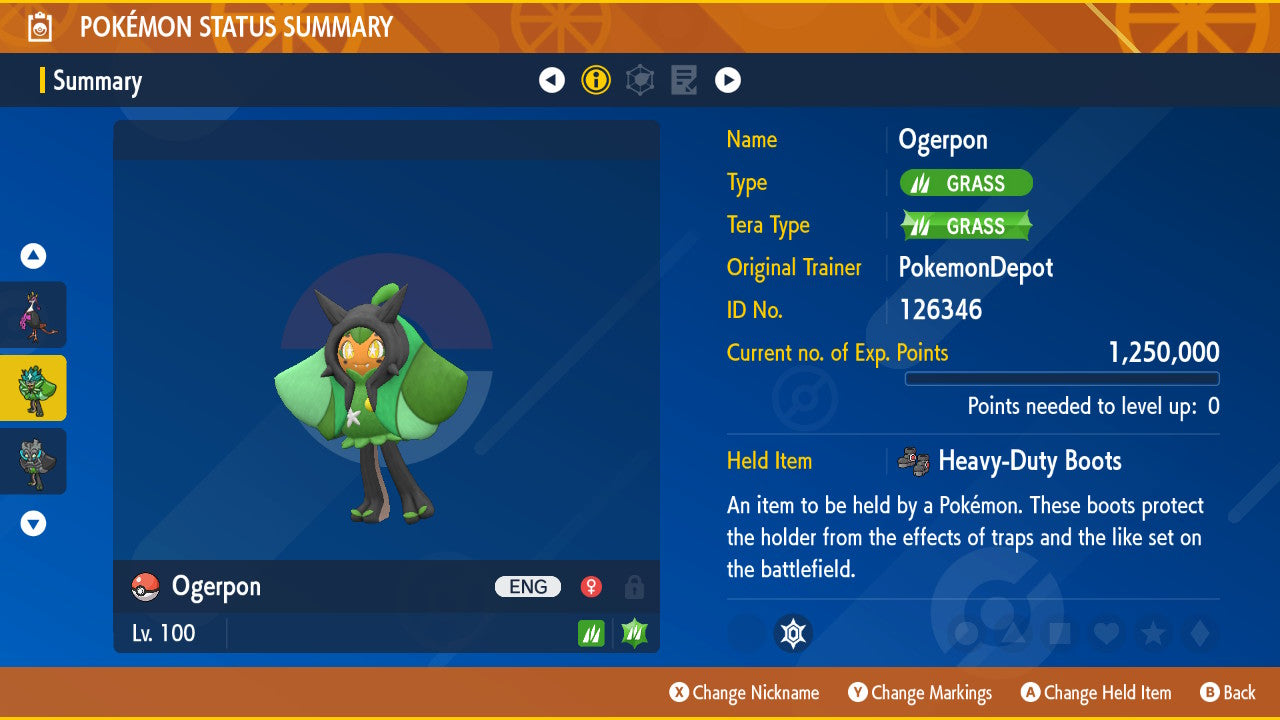Toggle the heart marking
The height and width of the screenshot is (720, 1280).
[x=1105, y=633]
